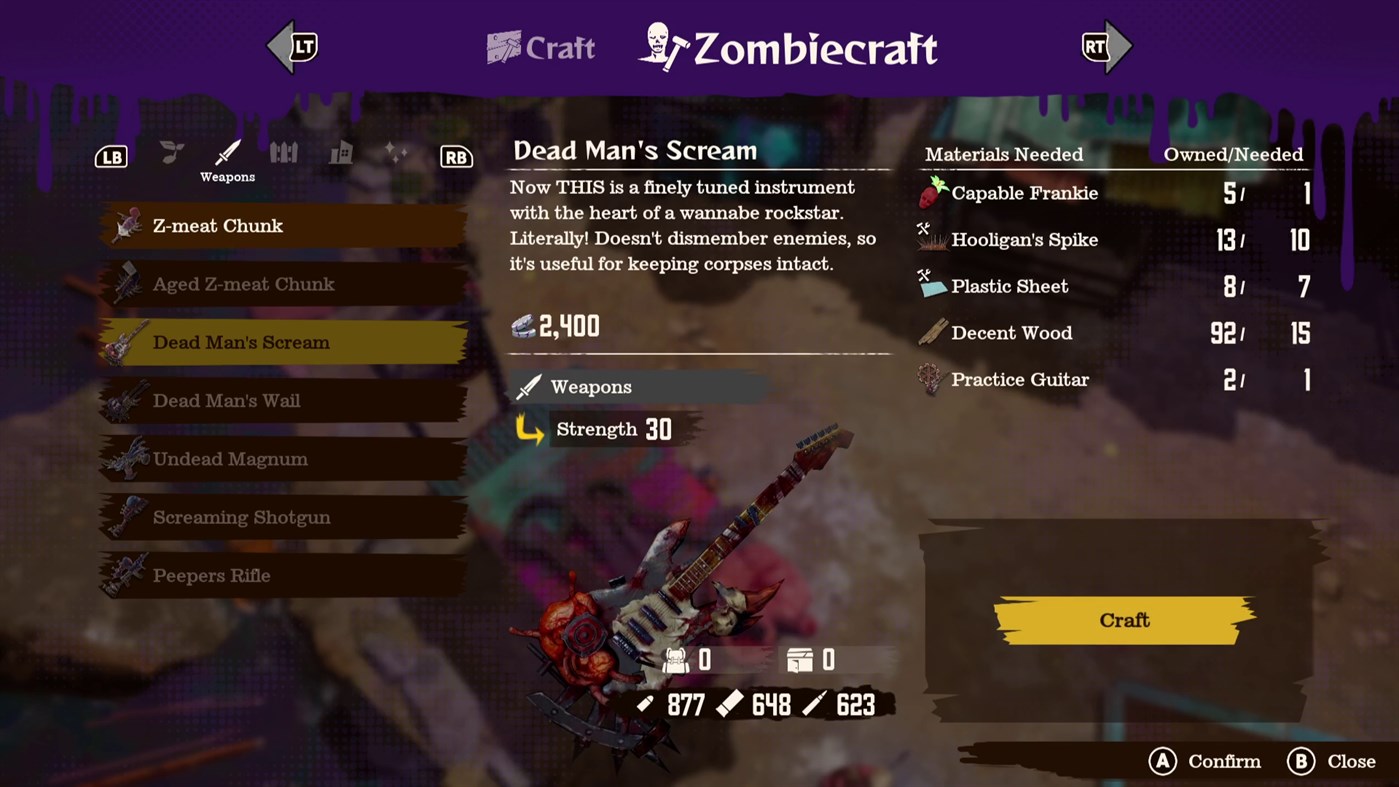The height and width of the screenshot is (787, 1399).
Task: Click the Capable Frankie heart material icon
Action: 932,193
